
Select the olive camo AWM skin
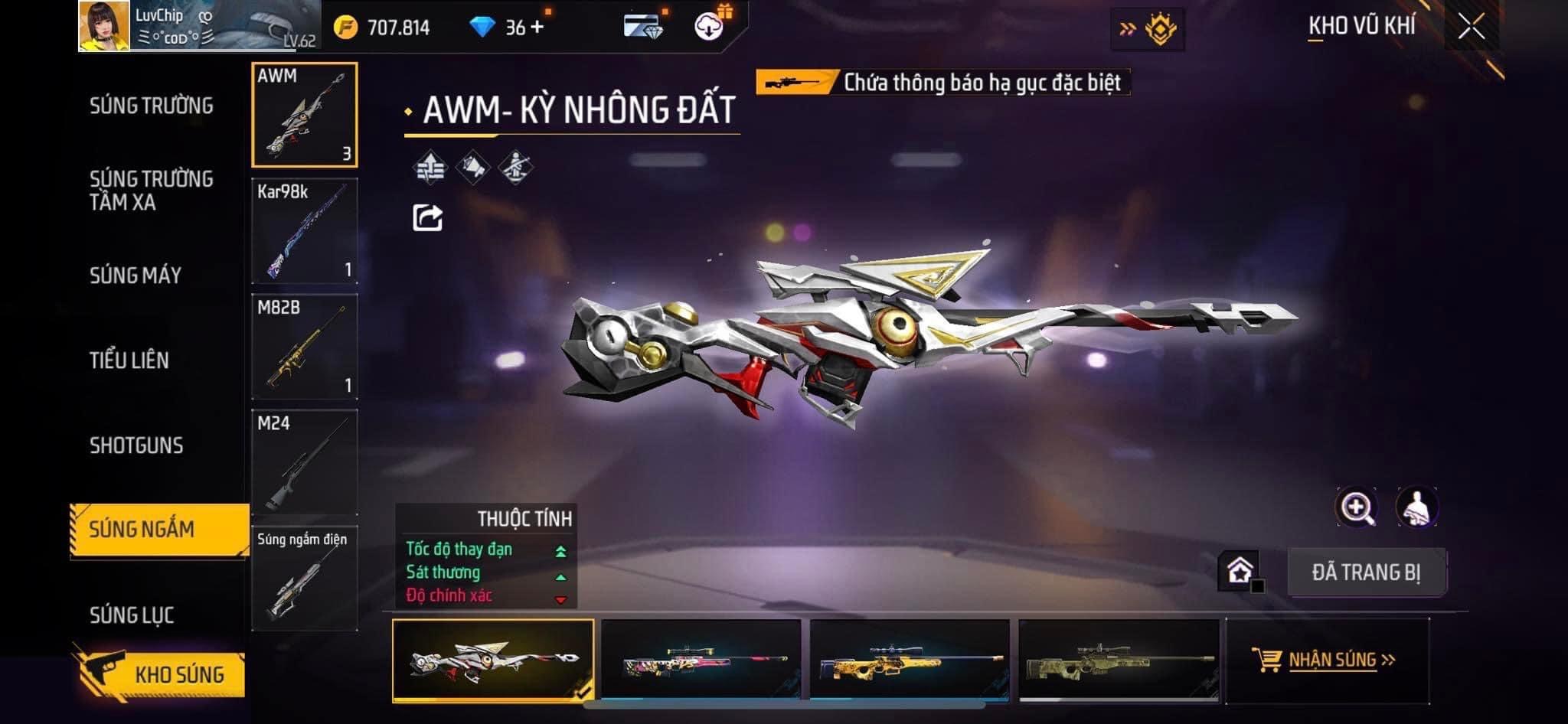[x=1119, y=660]
